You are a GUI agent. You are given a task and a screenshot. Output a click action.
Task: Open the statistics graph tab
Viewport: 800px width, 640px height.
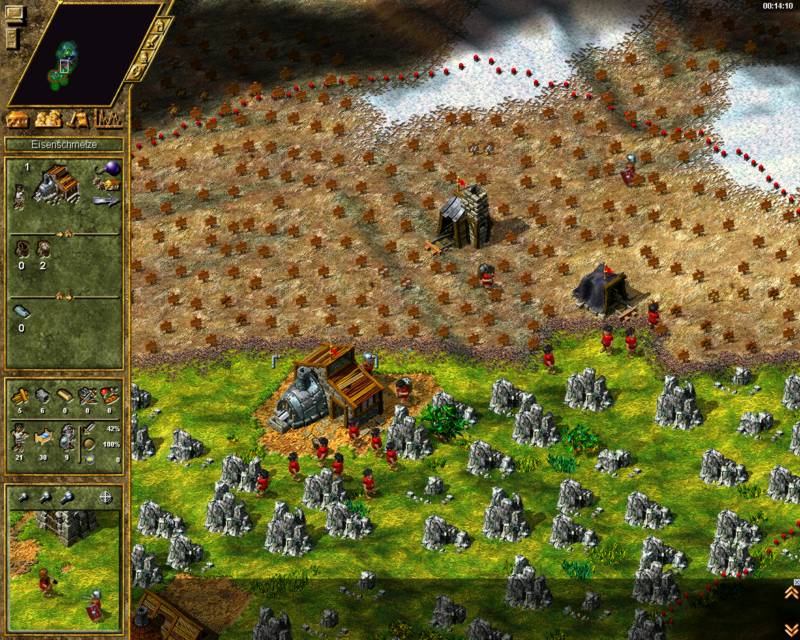pos(109,119)
